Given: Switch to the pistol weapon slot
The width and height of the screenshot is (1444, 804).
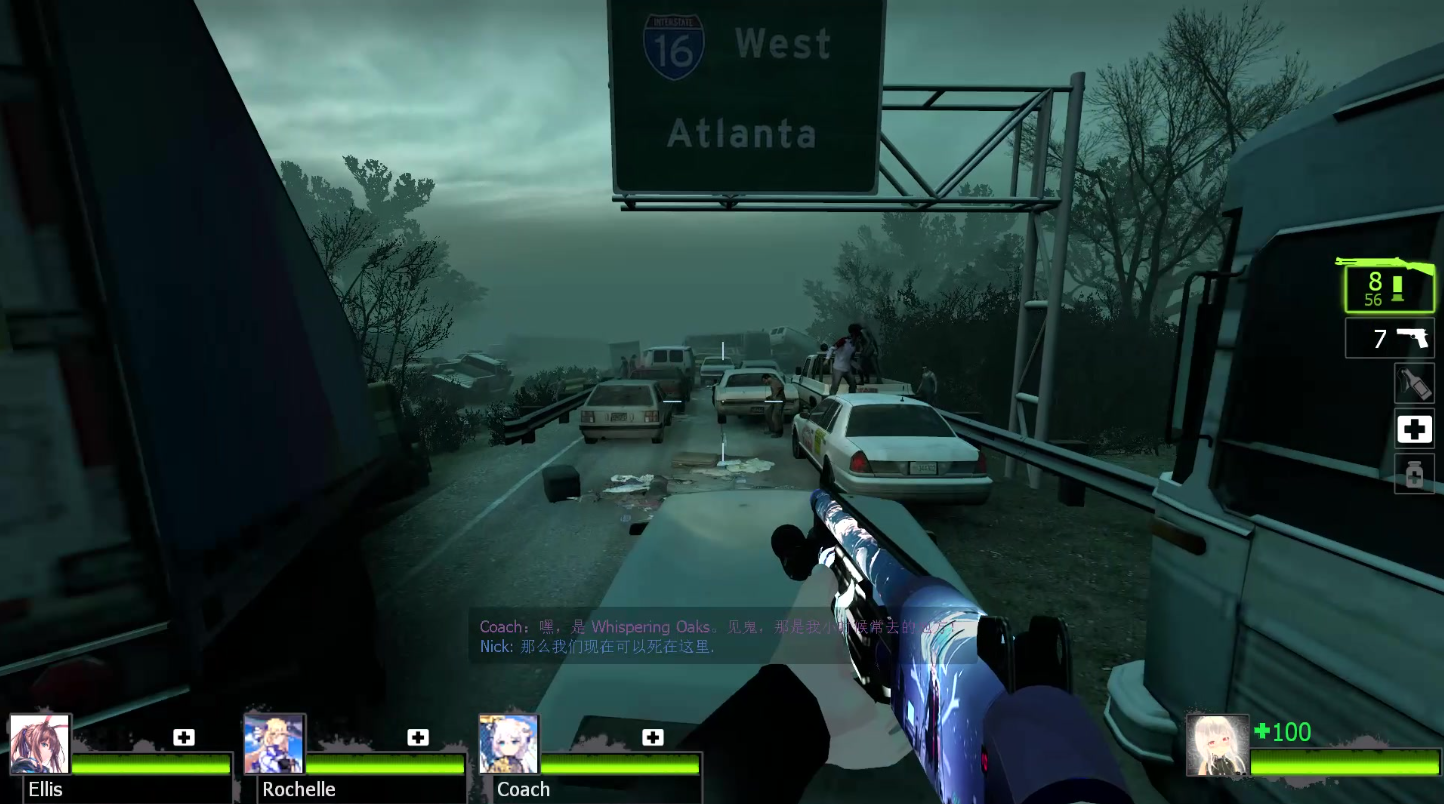Looking at the screenshot, I should pos(1390,339).
